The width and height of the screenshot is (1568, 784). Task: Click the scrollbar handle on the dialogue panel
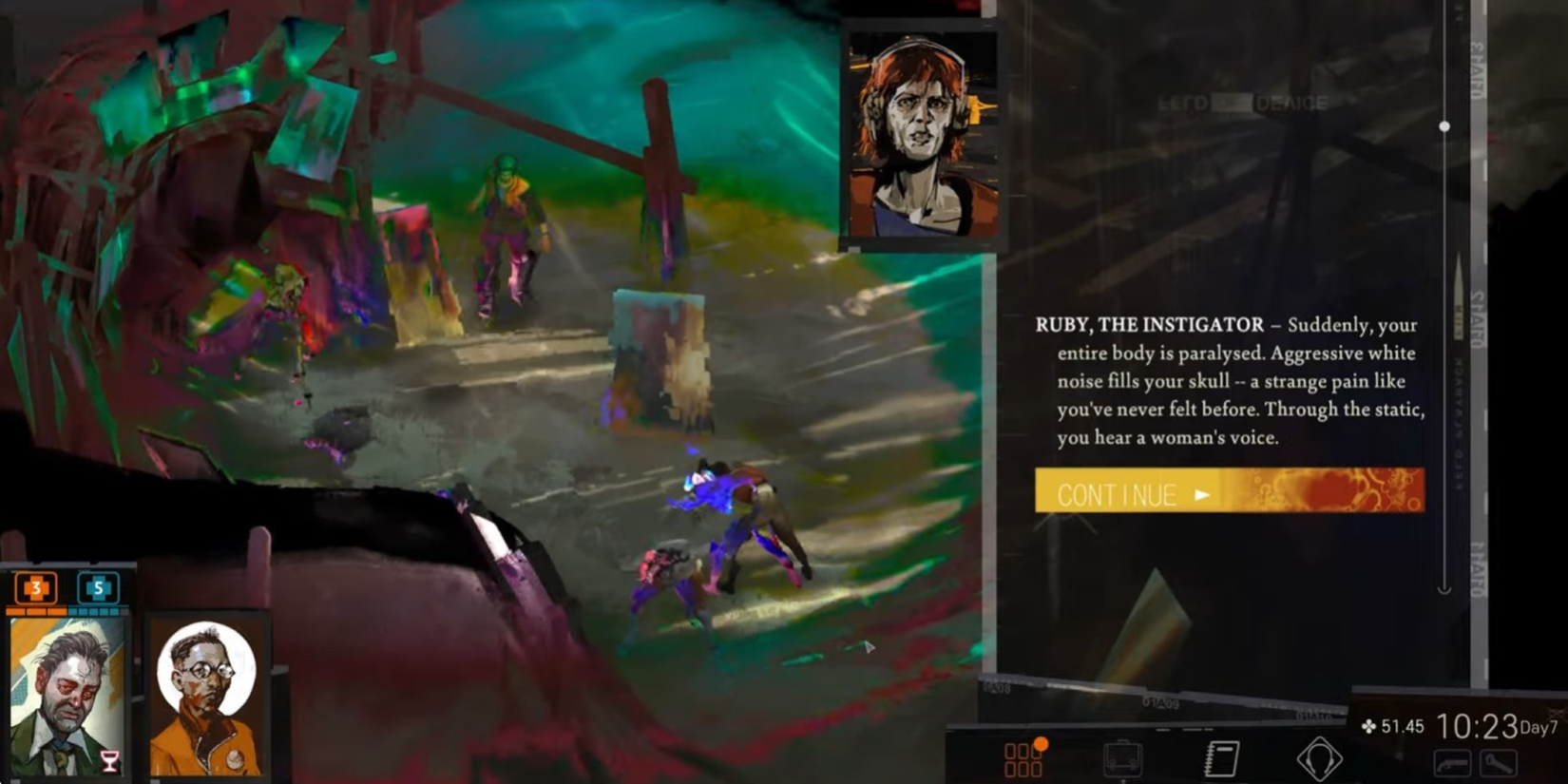(1445, 124)
